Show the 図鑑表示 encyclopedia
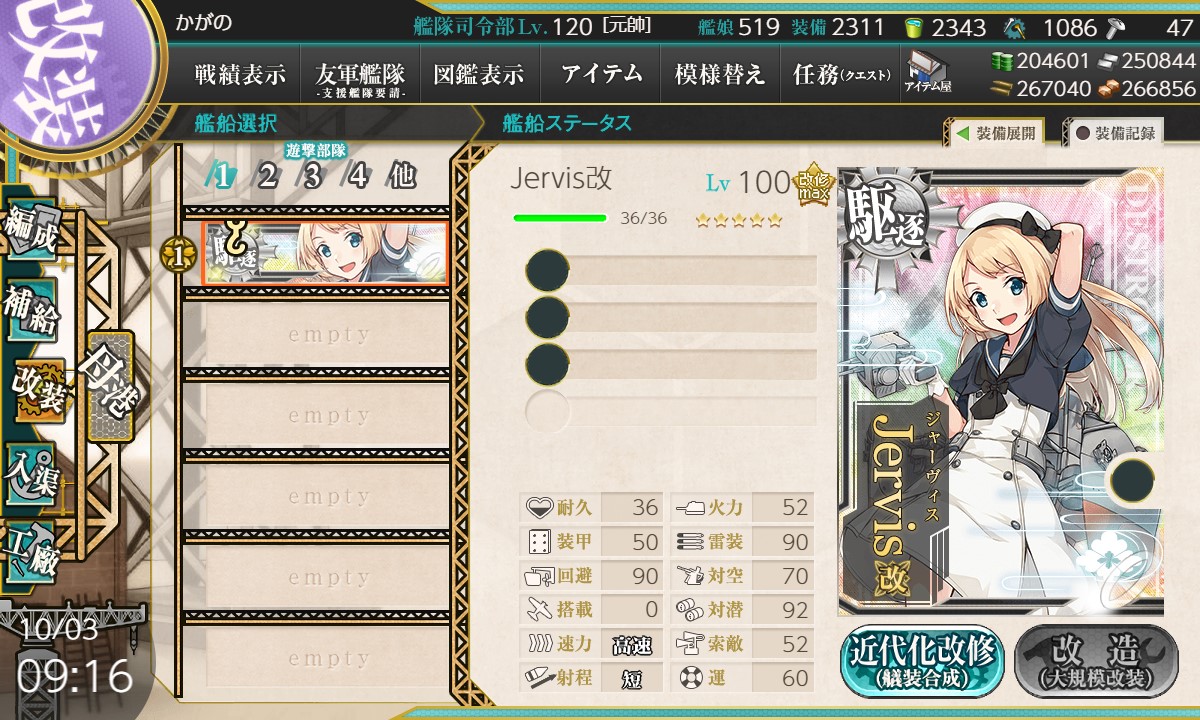Viewport: 1200px width, 720px height. click(479, 74)
